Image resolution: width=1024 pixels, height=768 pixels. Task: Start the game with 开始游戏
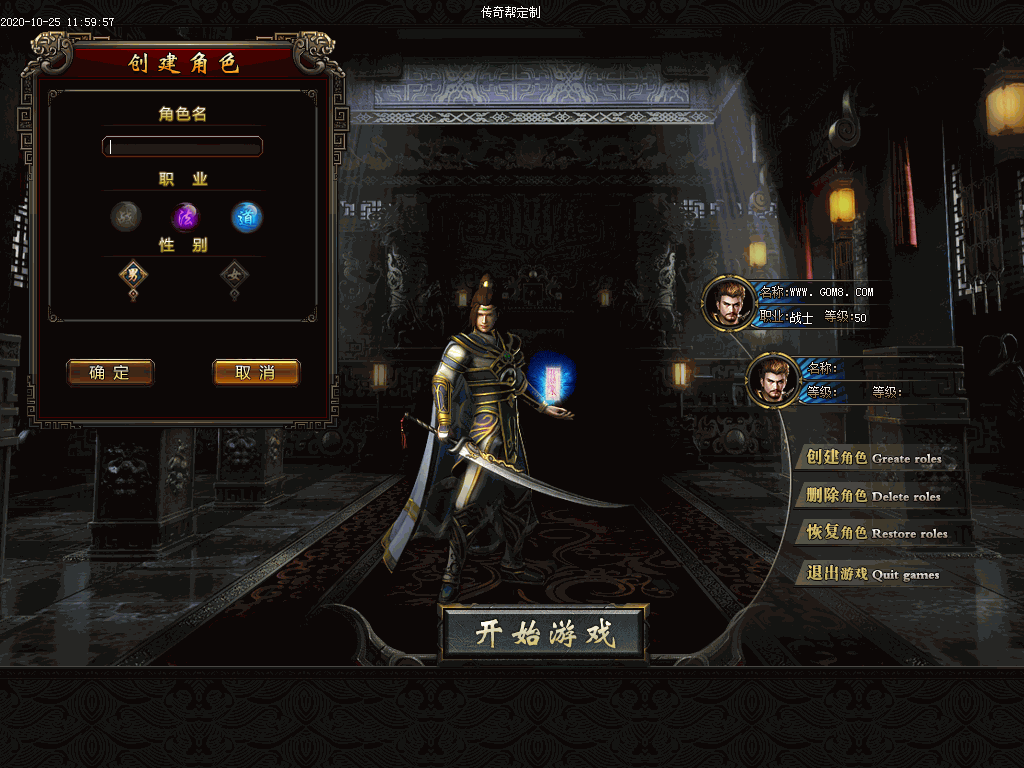(544, 633)
